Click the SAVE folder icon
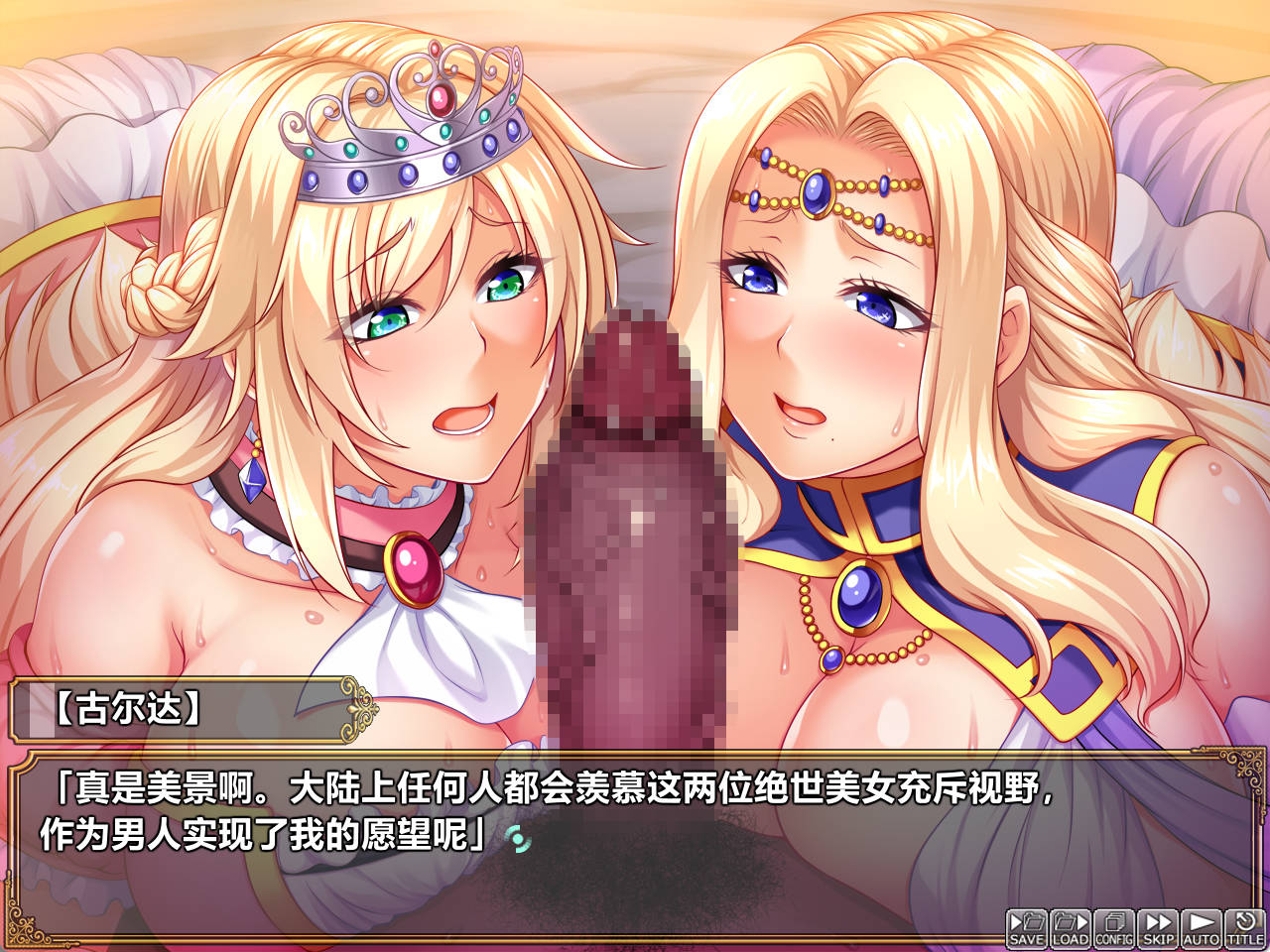The image size is (1270, 952). pos(1025,922)
